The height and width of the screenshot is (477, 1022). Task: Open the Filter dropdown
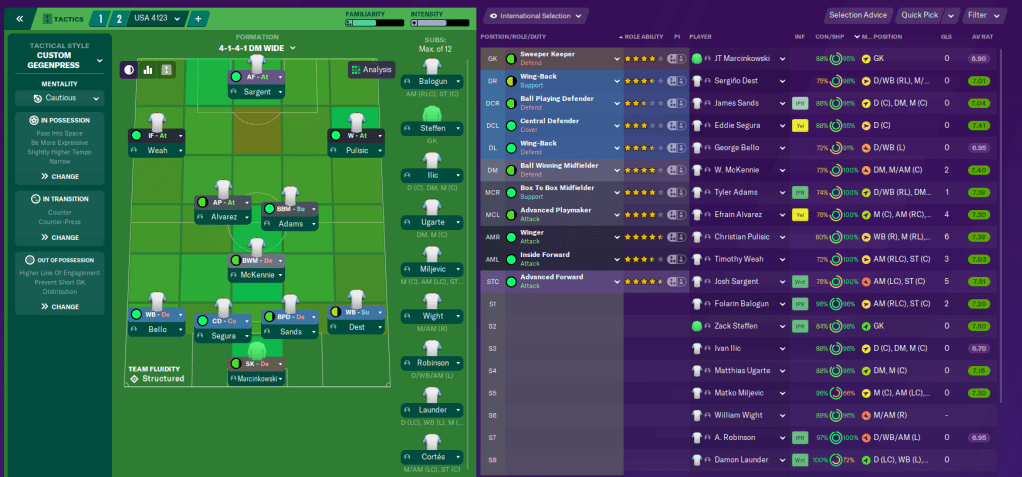coord(985,15)
